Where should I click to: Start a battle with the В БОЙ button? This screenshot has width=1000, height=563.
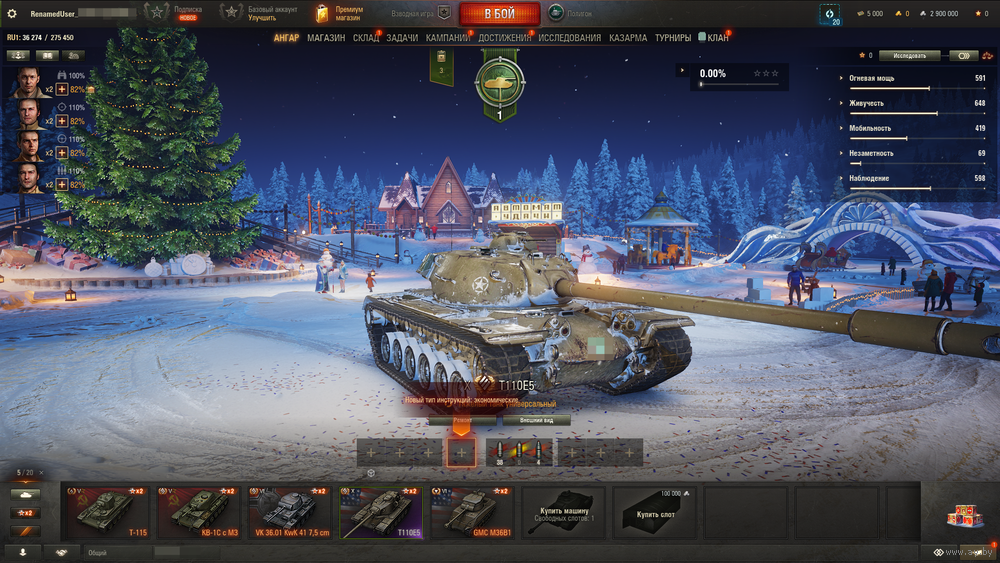point(499,14)
